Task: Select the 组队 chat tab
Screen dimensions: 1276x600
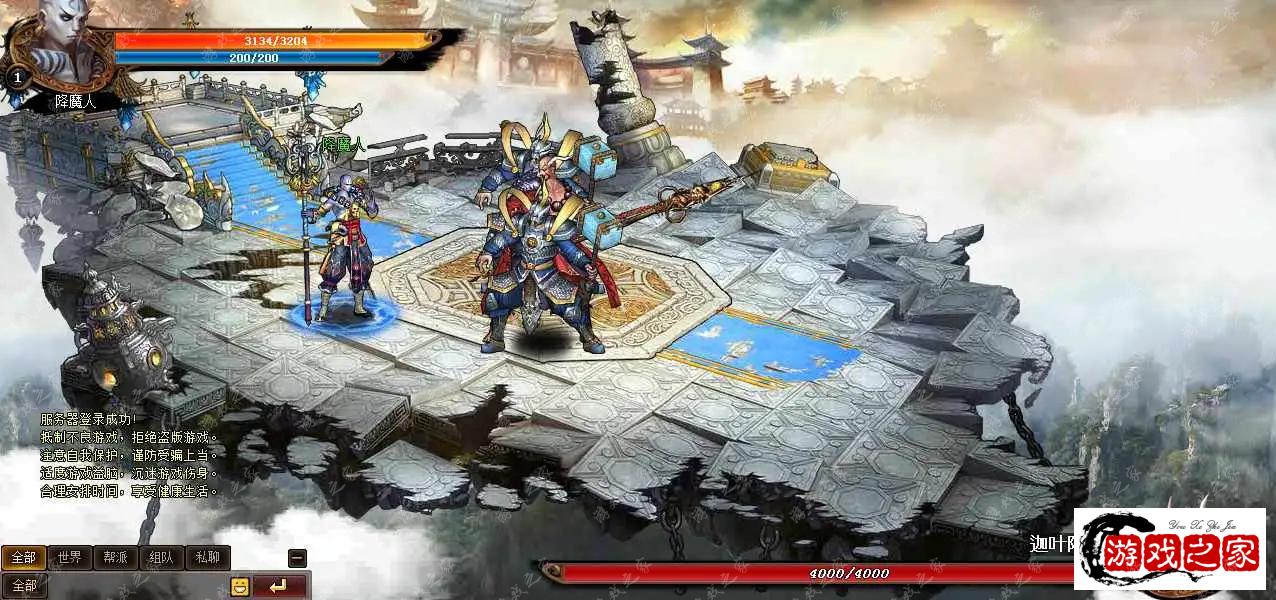Action: pos(161,557)
